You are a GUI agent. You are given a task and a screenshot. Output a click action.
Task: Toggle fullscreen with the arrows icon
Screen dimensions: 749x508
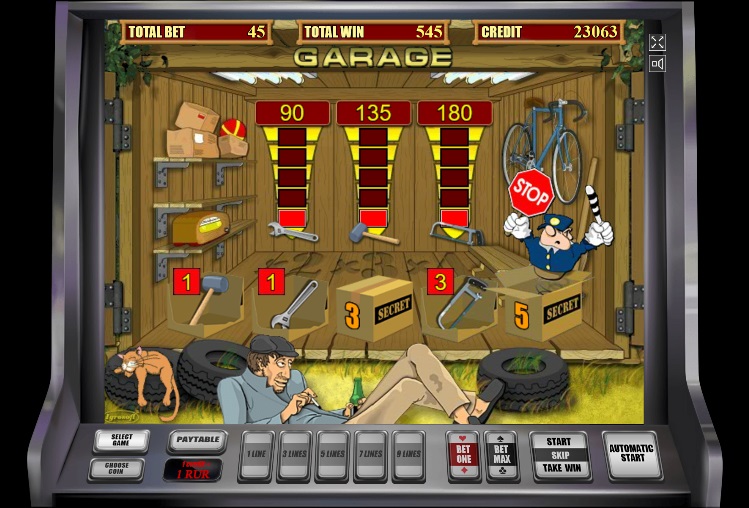[657, 42]
